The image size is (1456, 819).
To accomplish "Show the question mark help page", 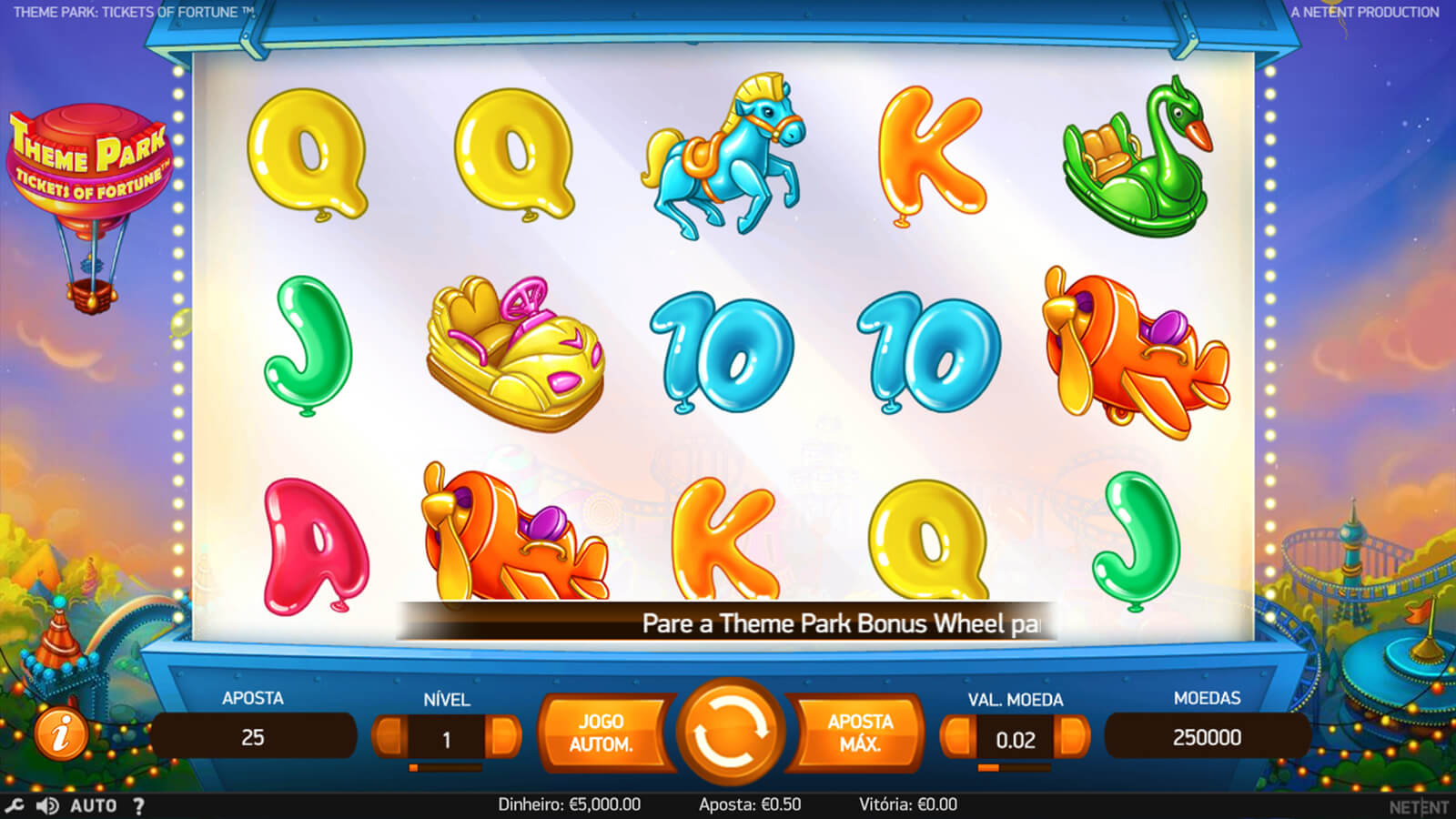I will point(138,805).
